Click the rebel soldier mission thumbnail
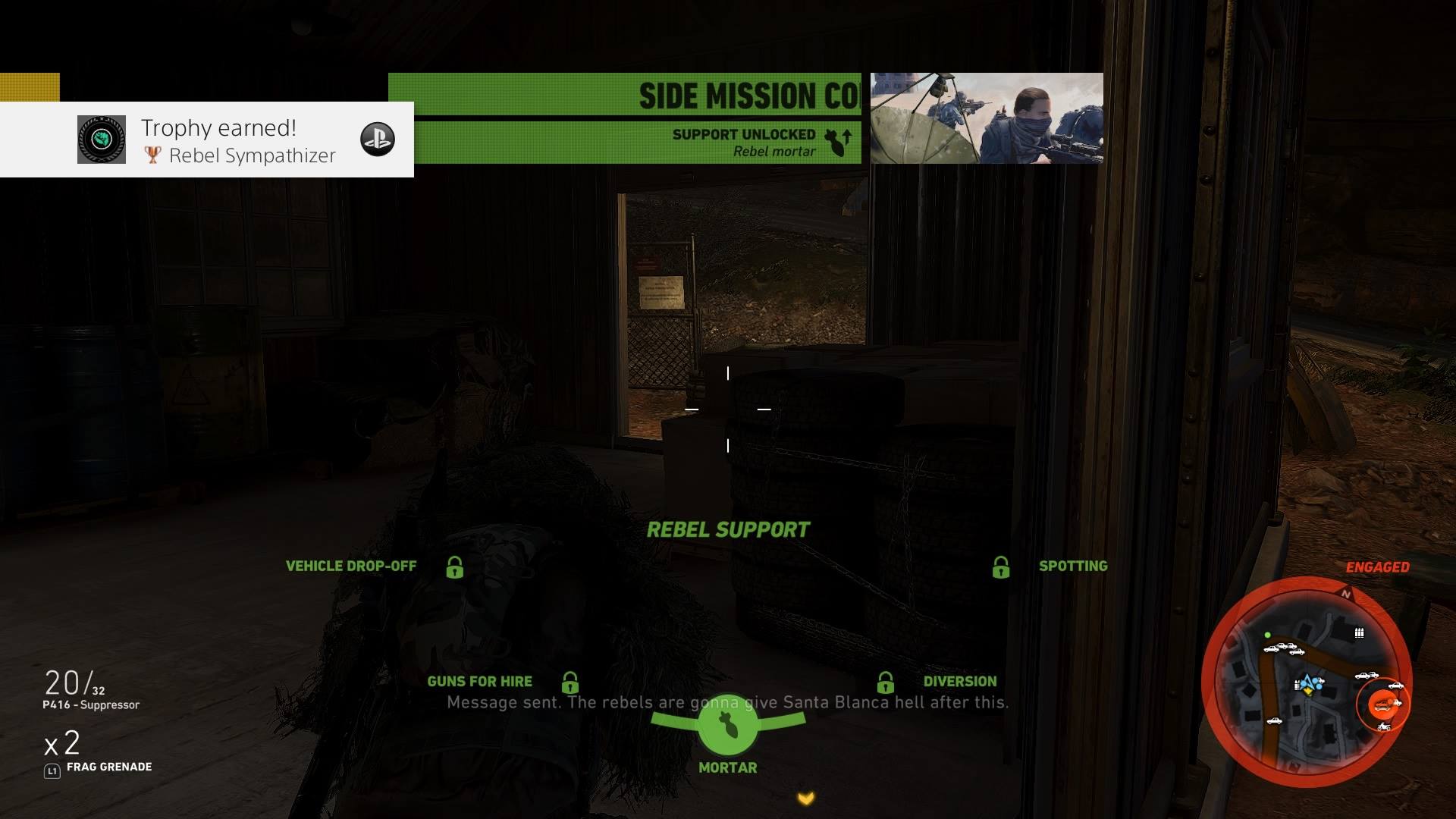1456x819 pixels. click(987, 118)
